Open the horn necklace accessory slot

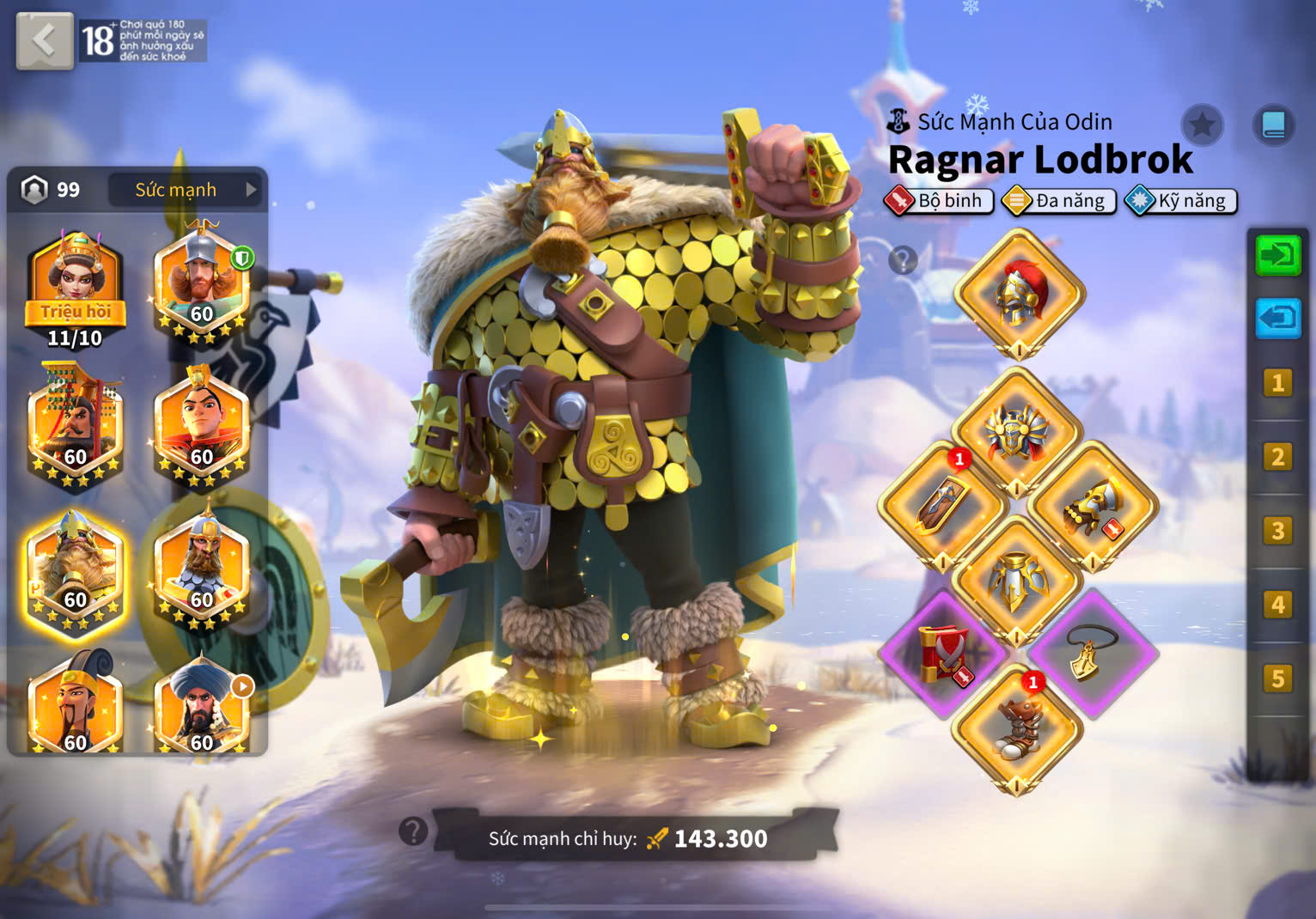pyautogui.click(x=1093, y=654)
